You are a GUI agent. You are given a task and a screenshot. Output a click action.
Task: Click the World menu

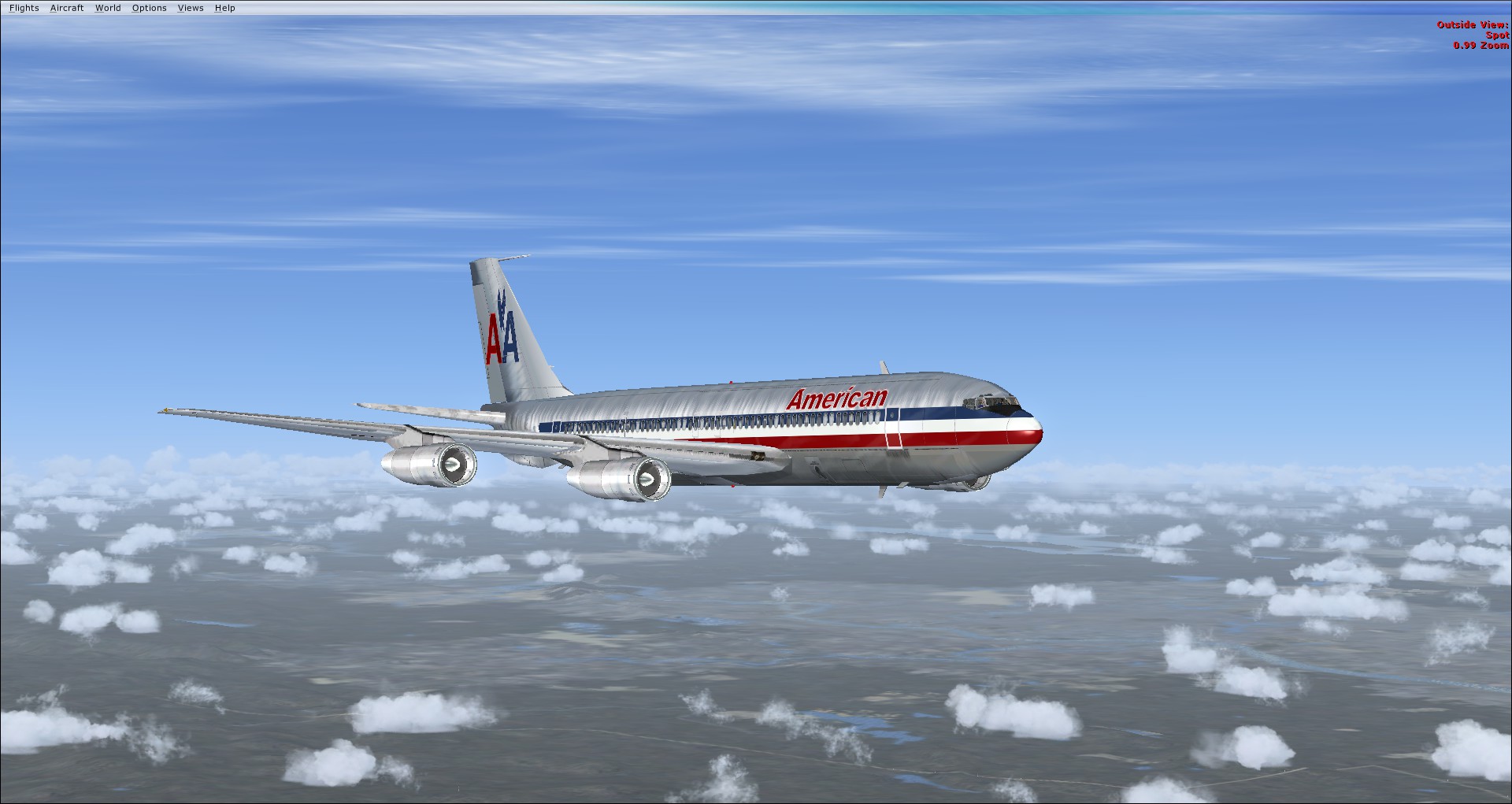[x=108, y=8]
